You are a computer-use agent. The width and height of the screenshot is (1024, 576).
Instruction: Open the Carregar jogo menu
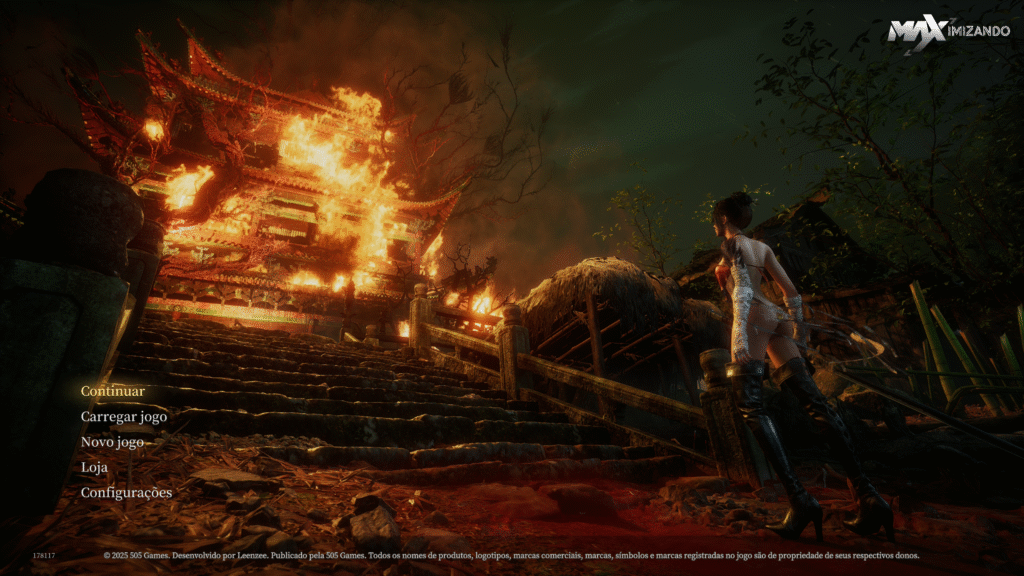click(x=124, y=416)
